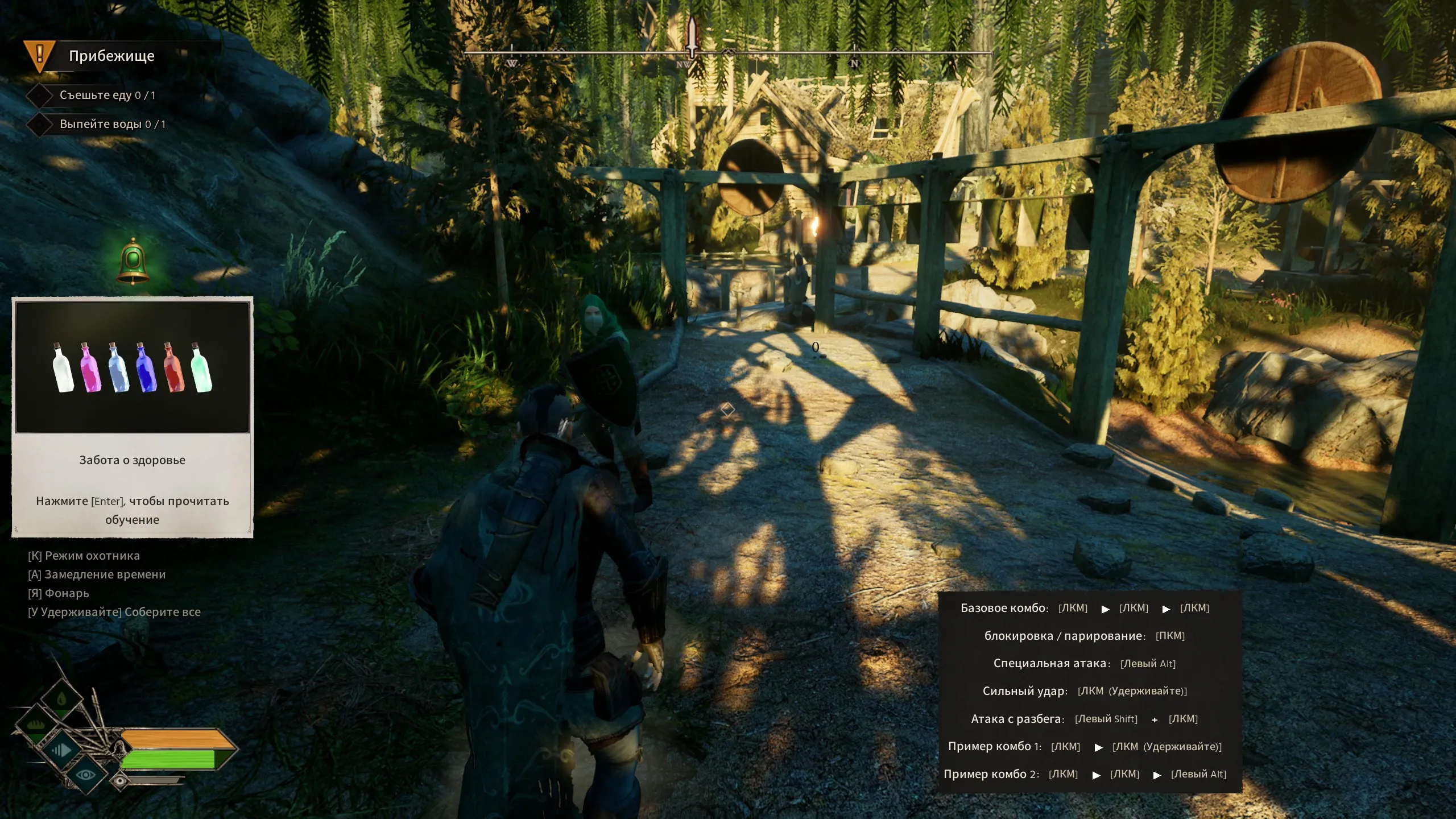This screenshot has width=1456, height=819.
Task: Click the green bell notification icon
Action: (133, 261)
